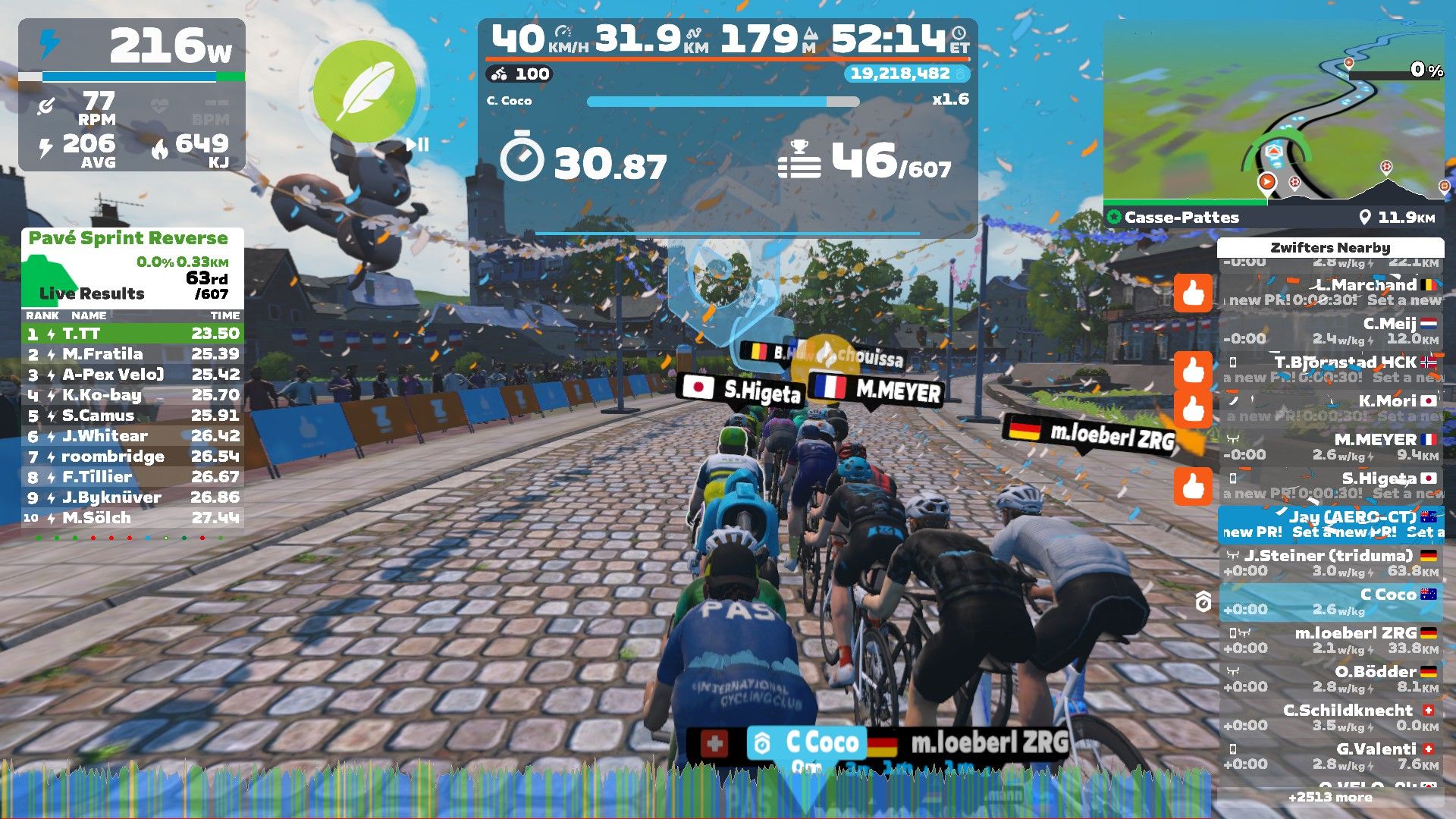The image size is (1456, 819).
Task: Select M.Fratila in the Live Results leaderboard
Action: 133,354
